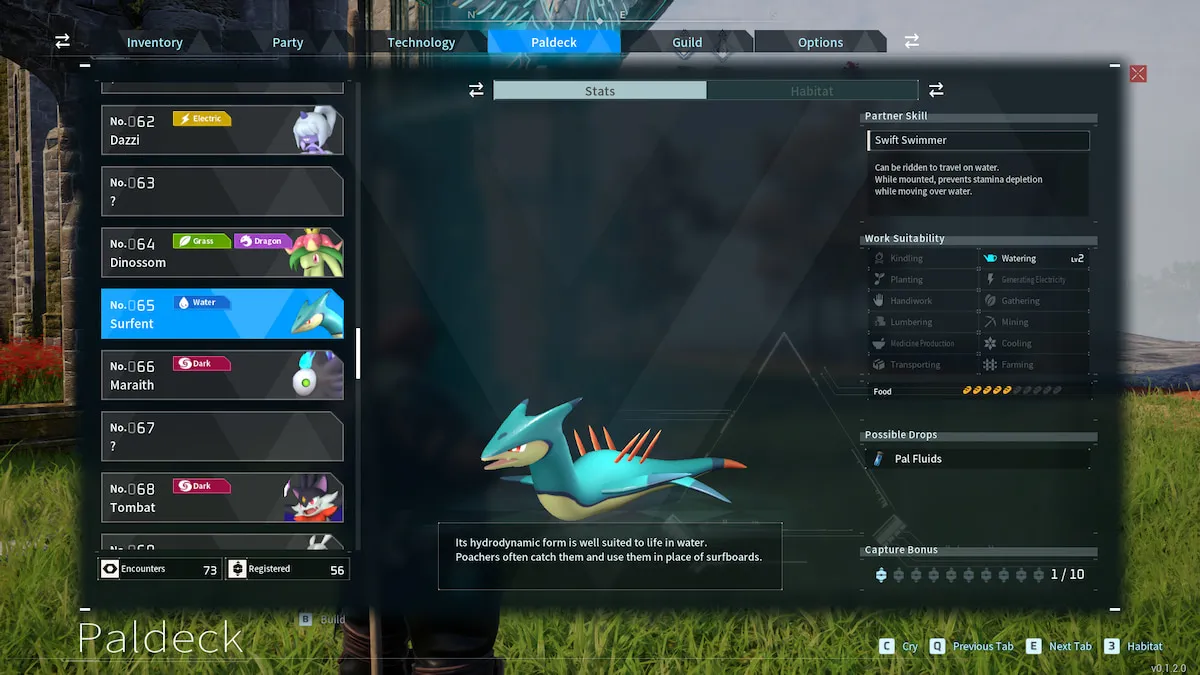Select the unknown No.067 entry

pos(222,437)
